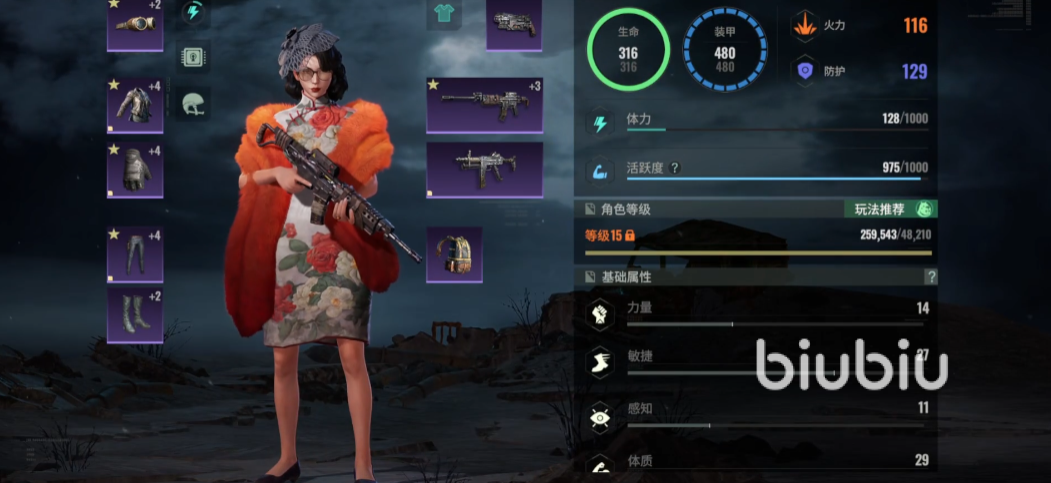Select the helmet icon

[x=193, y=103]
